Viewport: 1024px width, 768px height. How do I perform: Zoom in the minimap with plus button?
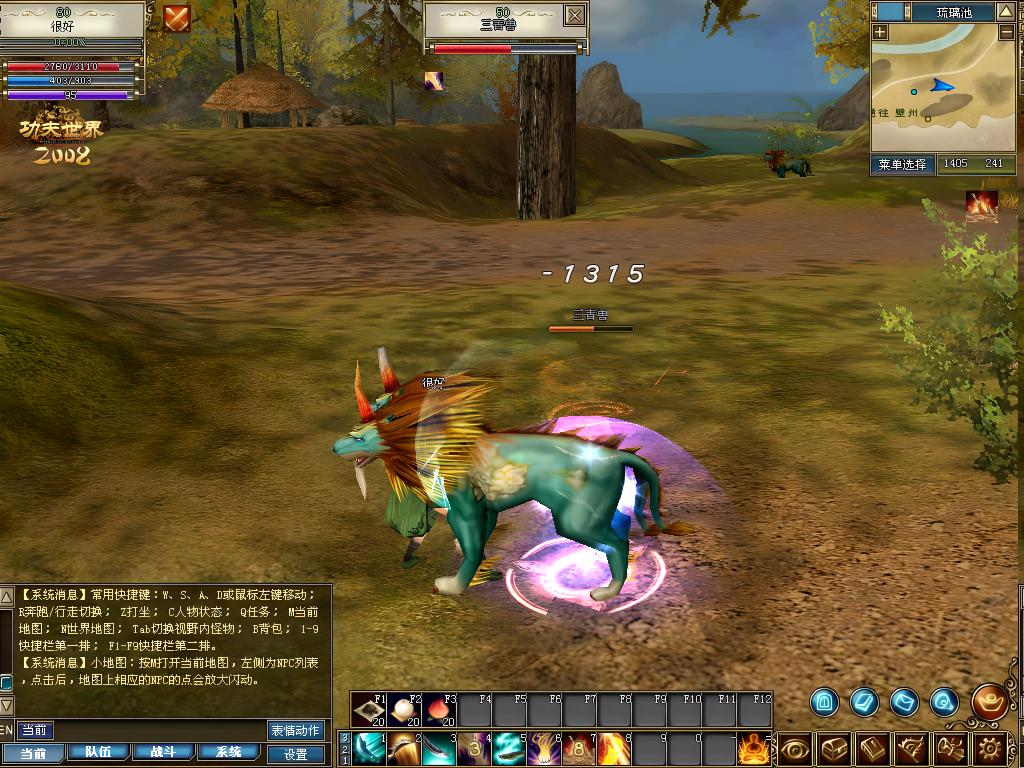pos(880,32)
